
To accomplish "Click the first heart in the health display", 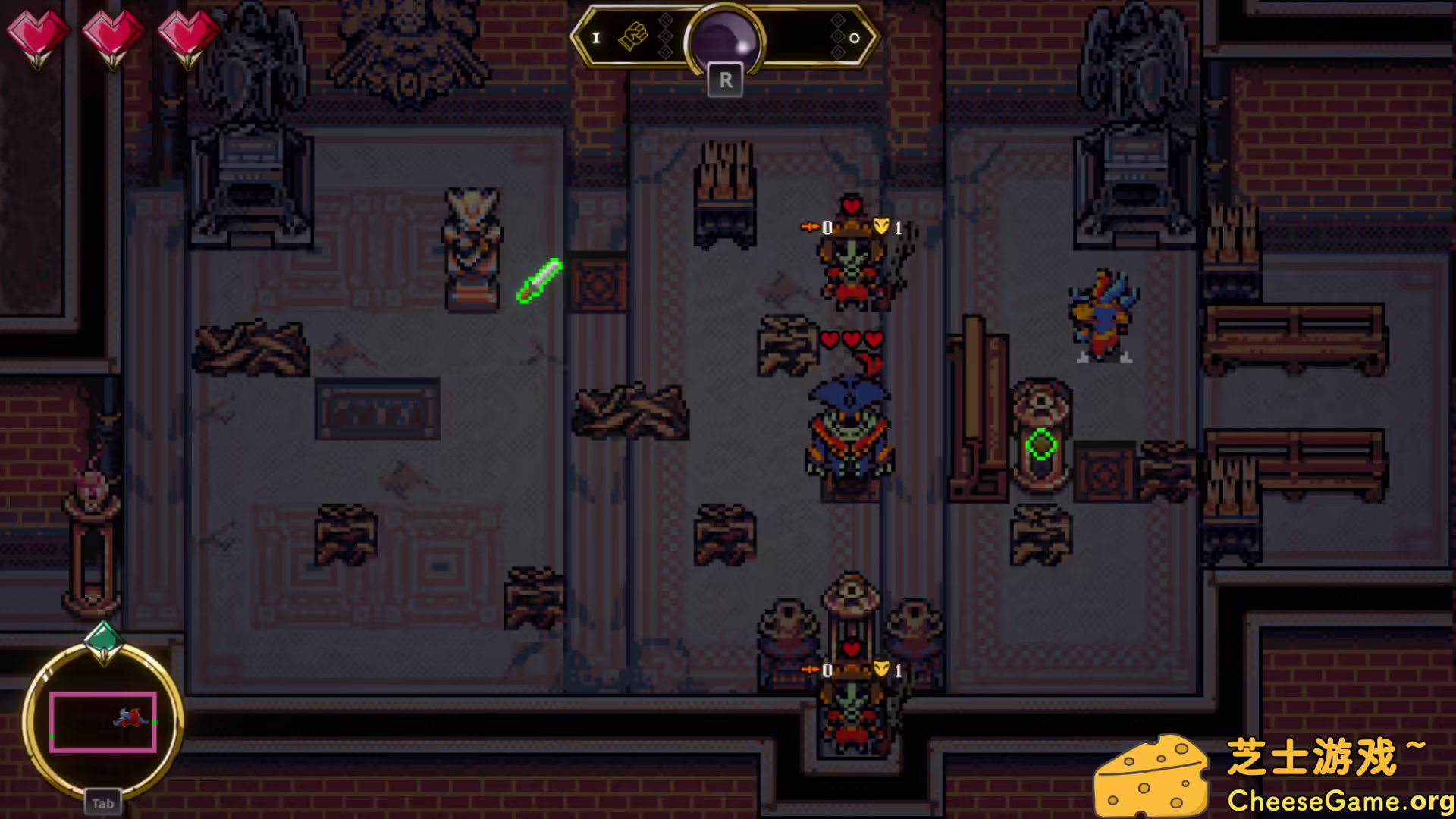I will tap(39, 34).
